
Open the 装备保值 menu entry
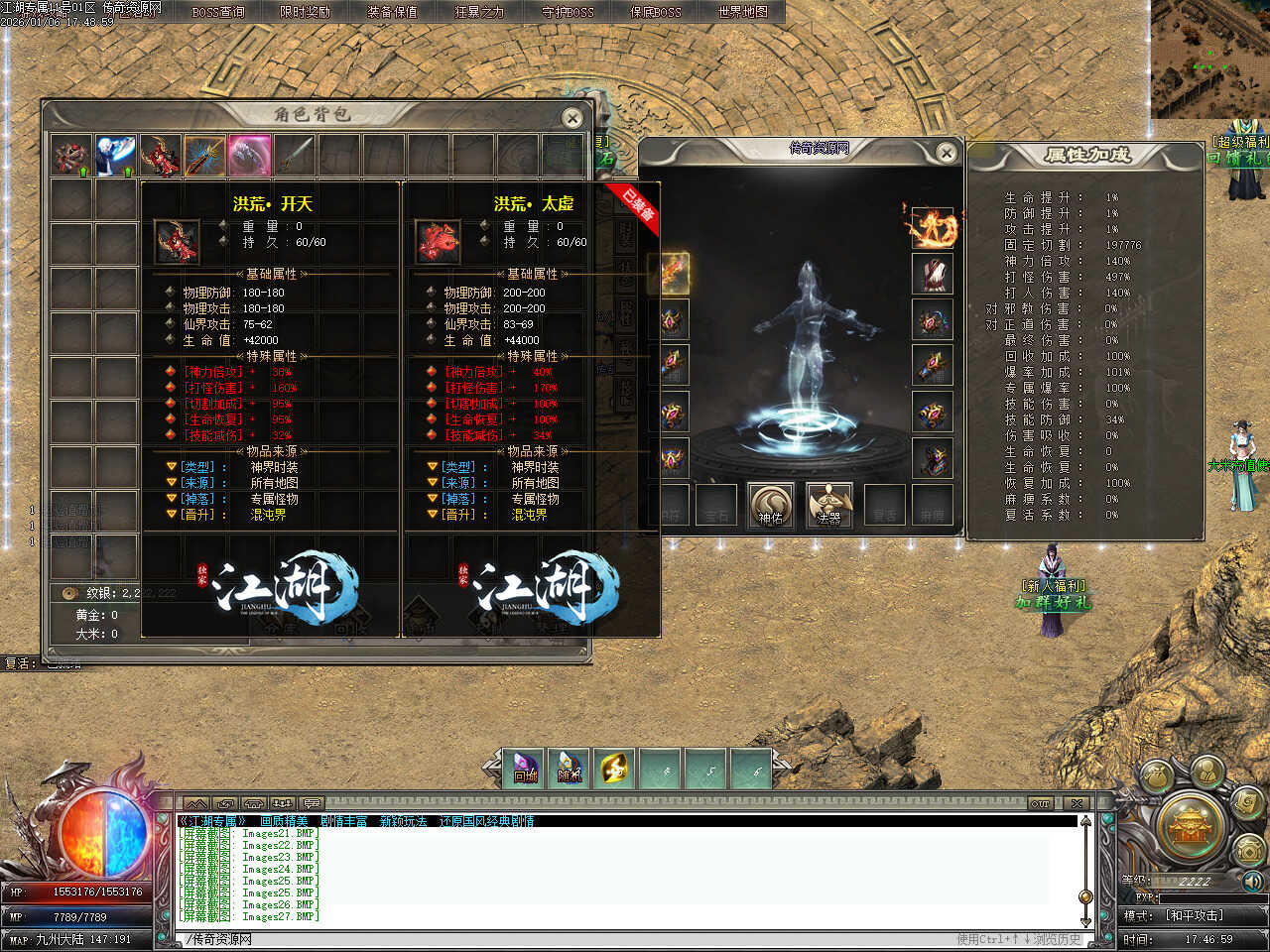tap(392, 12)
